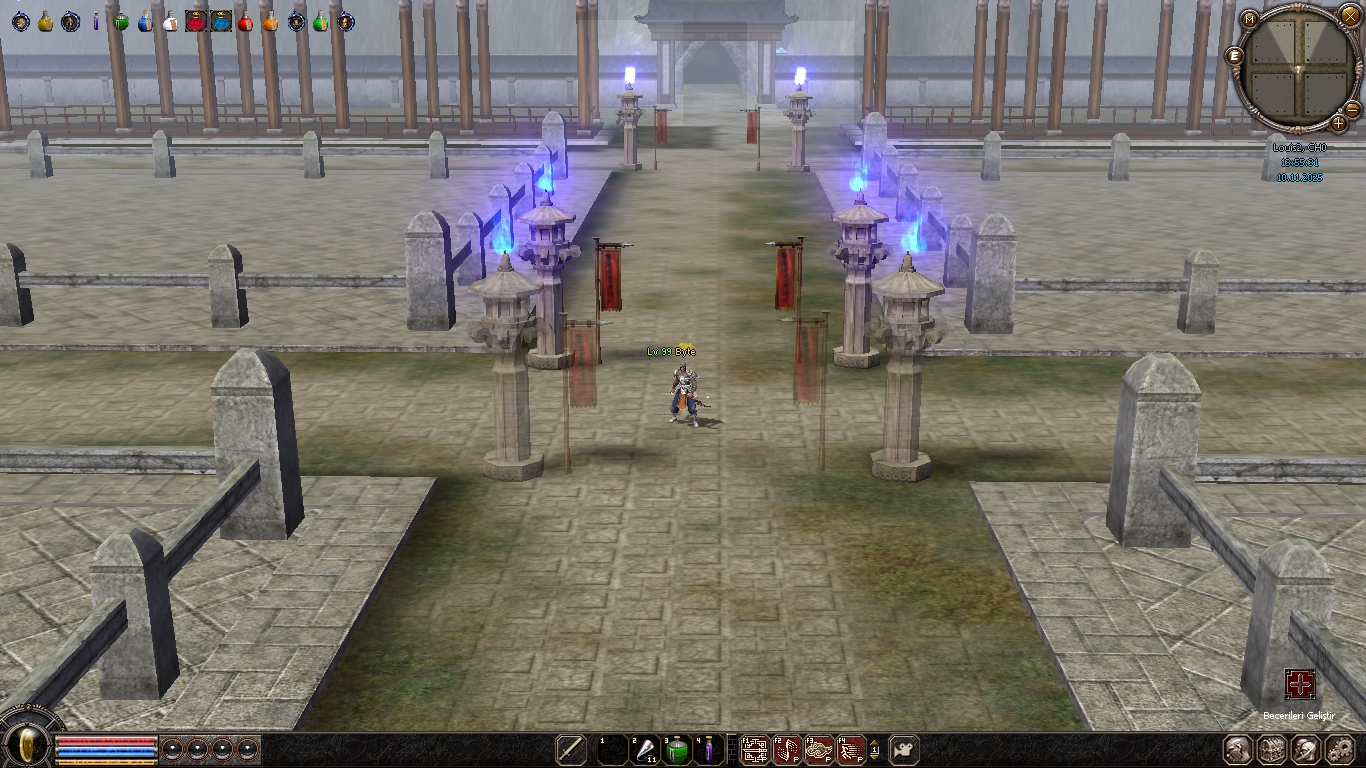Toggle the camera icon on the bottom bar

coord(904,749)
